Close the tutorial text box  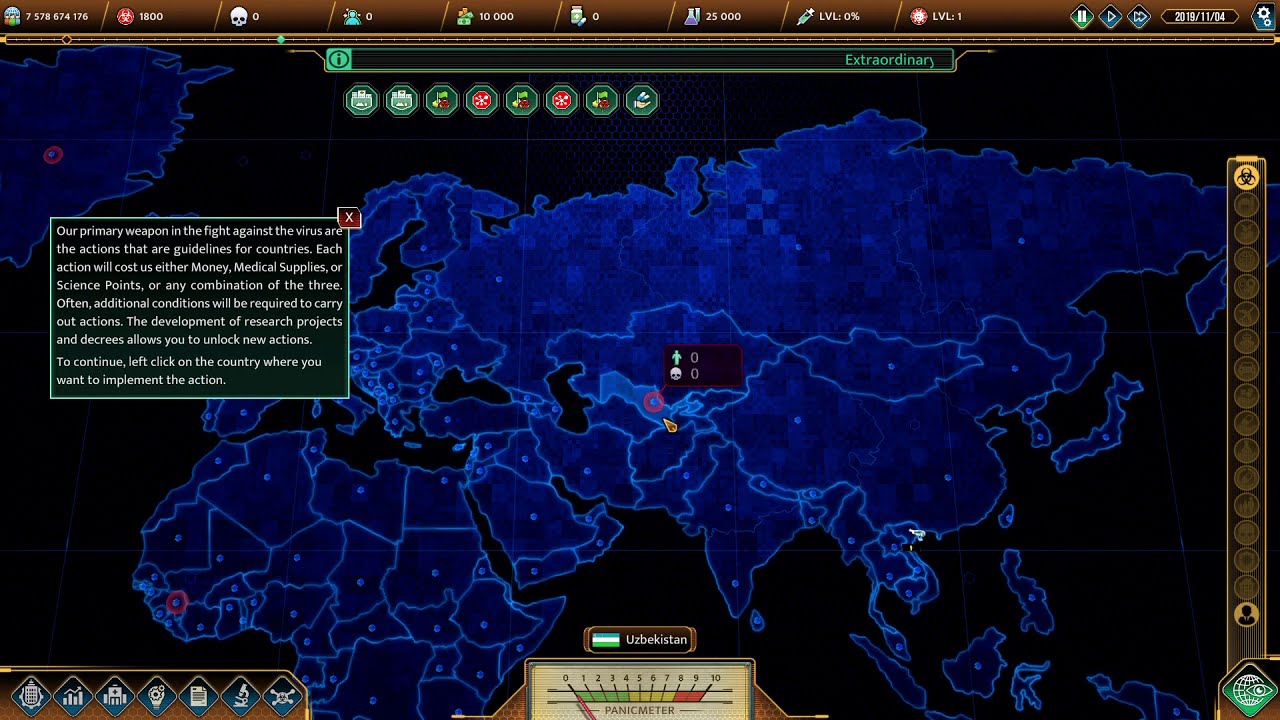pyautogui.click(x=349, y=217)
